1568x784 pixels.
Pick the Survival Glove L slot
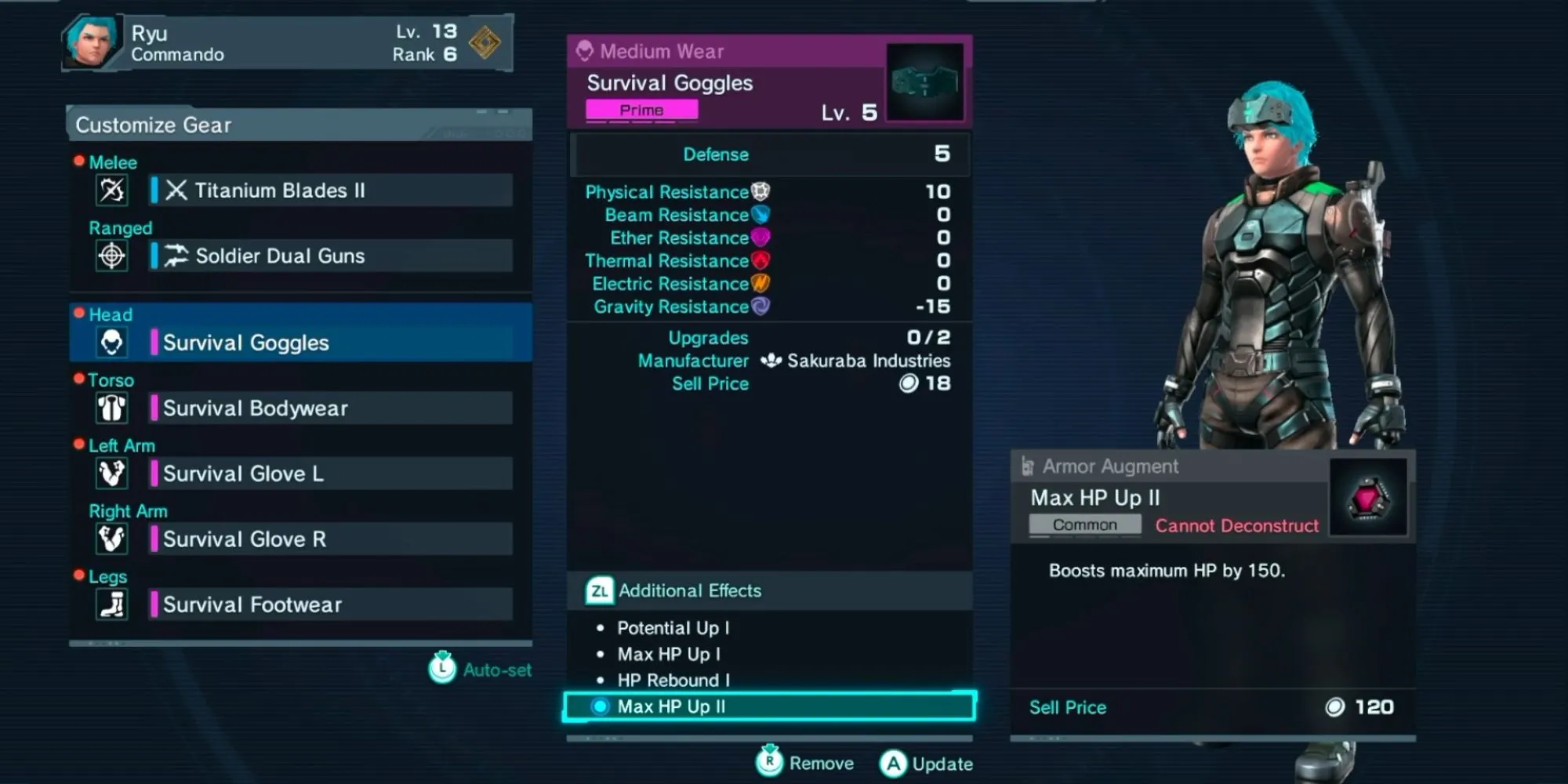click(331, 474)
